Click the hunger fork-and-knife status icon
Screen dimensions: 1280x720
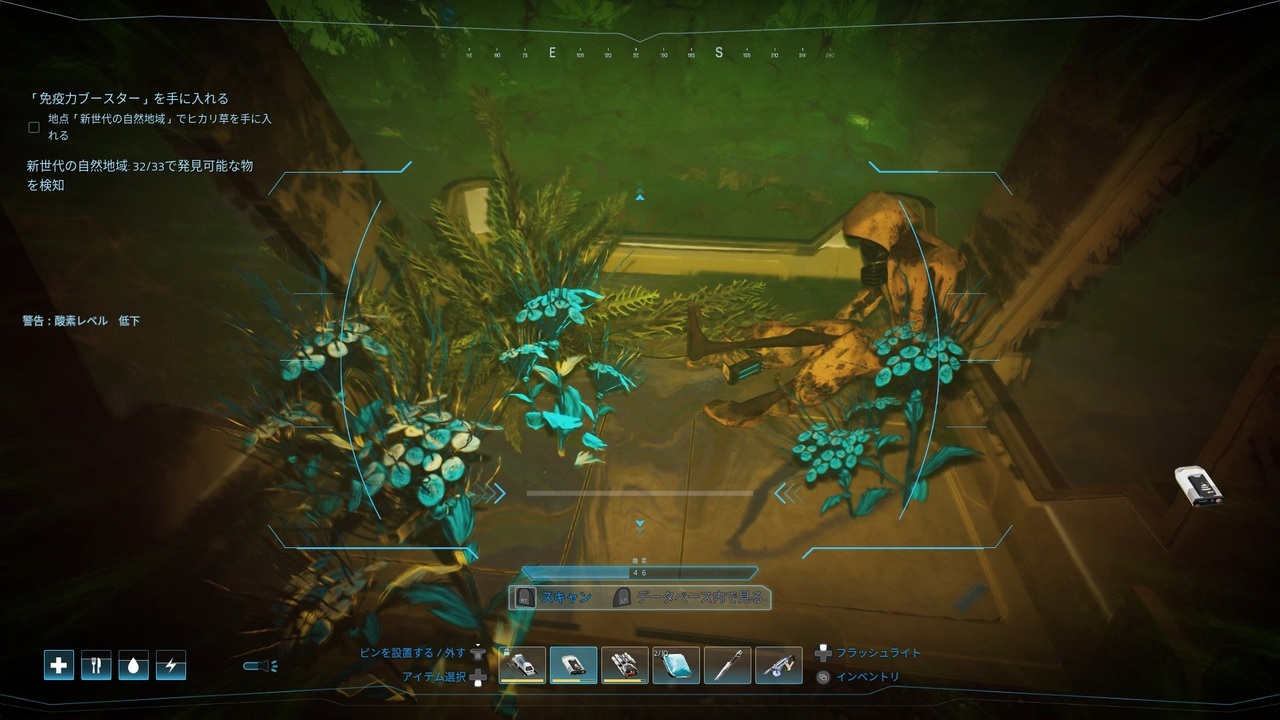pyautogui.click(x=96, y=665)
